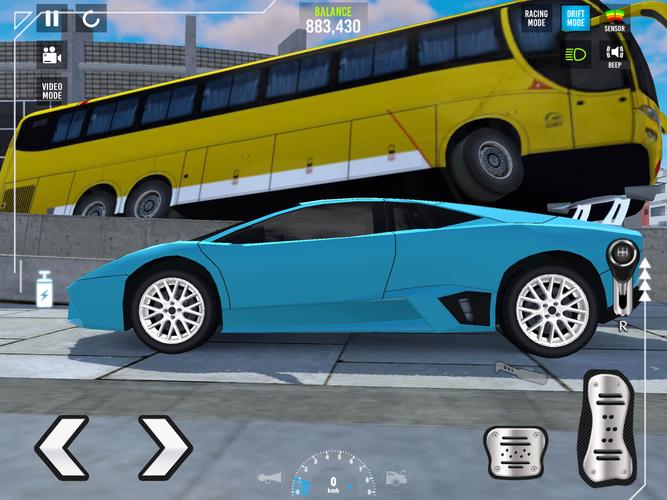Steer right with the right arrow

(164, 444)
